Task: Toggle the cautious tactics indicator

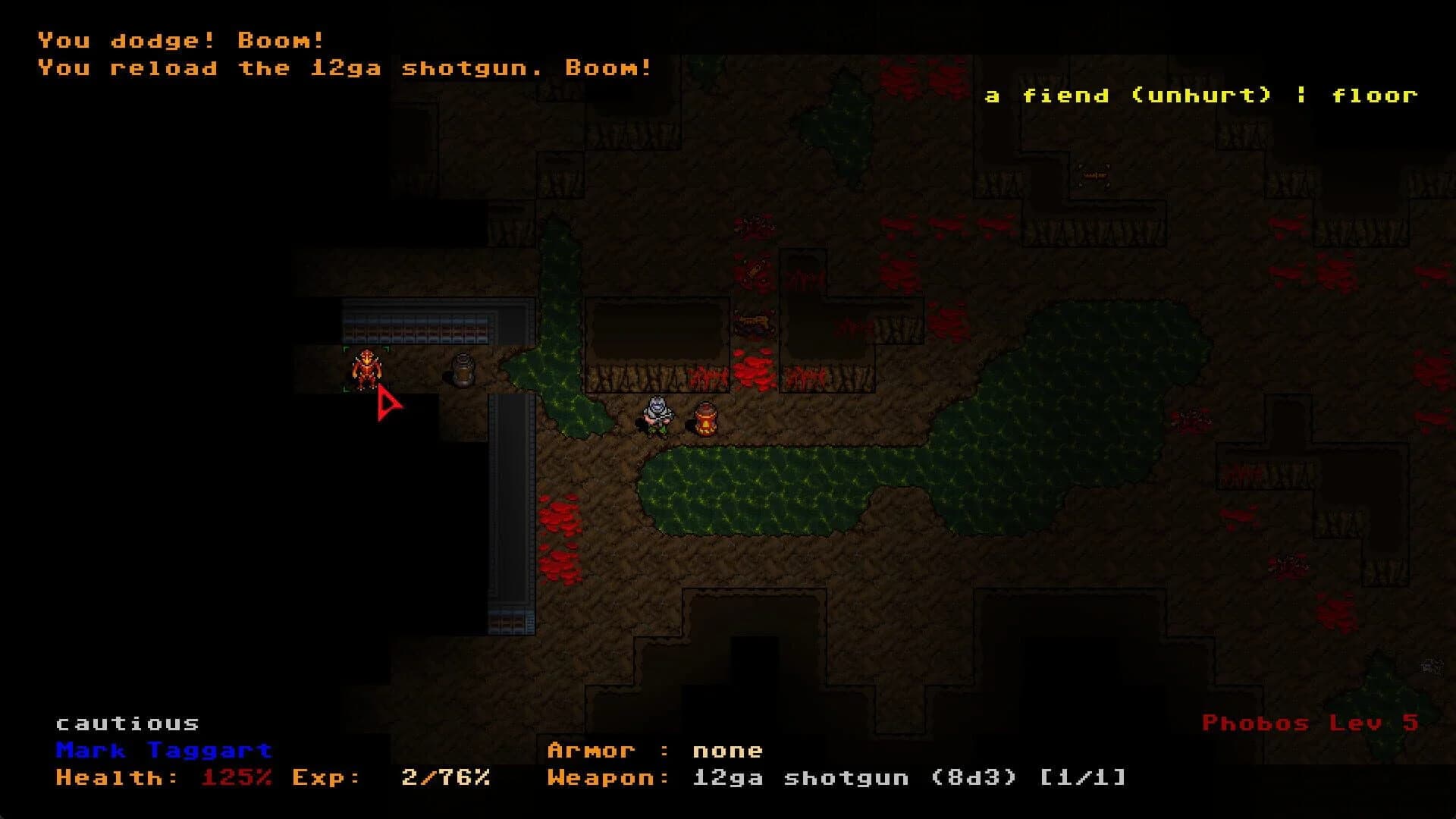Action: click(127, 722)
